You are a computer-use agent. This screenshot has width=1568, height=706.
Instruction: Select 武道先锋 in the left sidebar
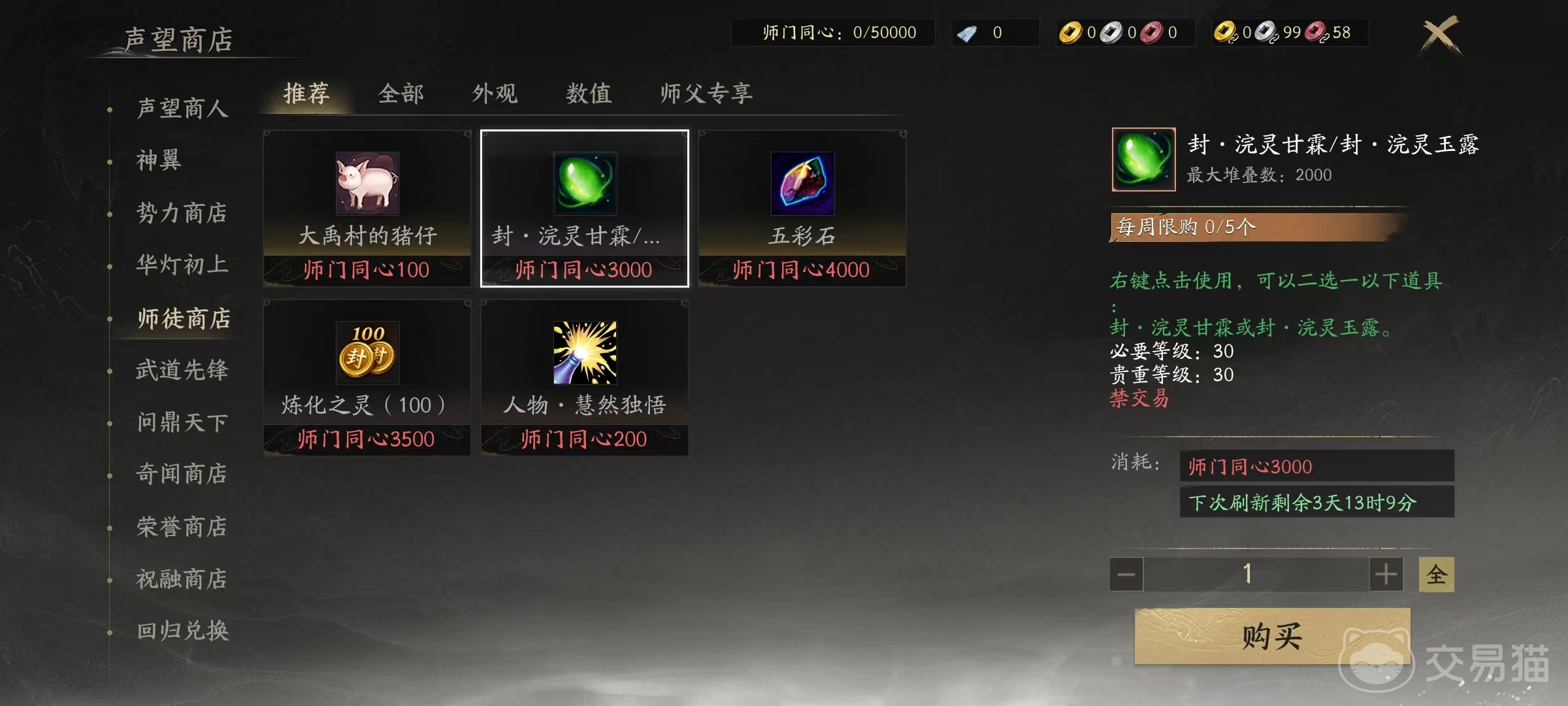183,370
